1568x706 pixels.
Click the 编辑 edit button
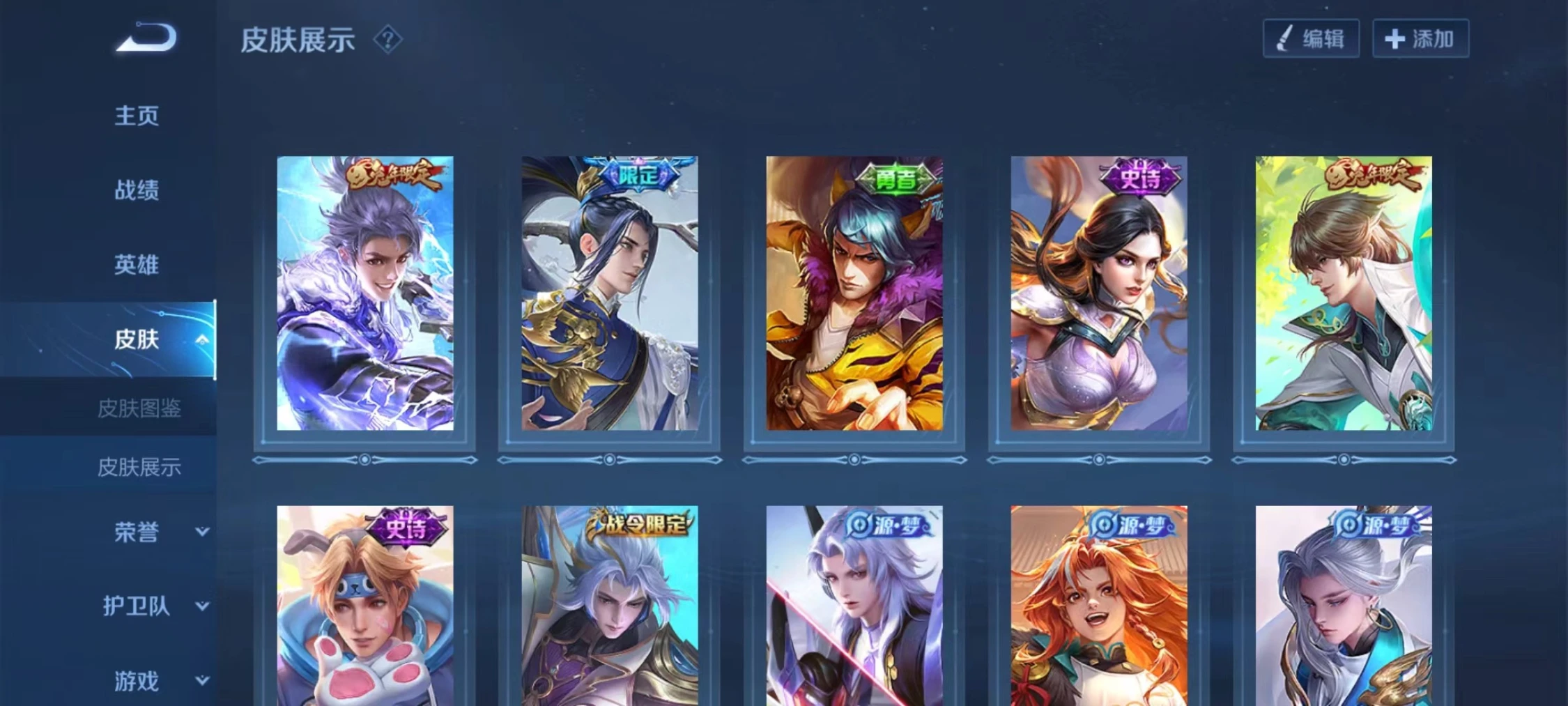tap(1311, 38)
